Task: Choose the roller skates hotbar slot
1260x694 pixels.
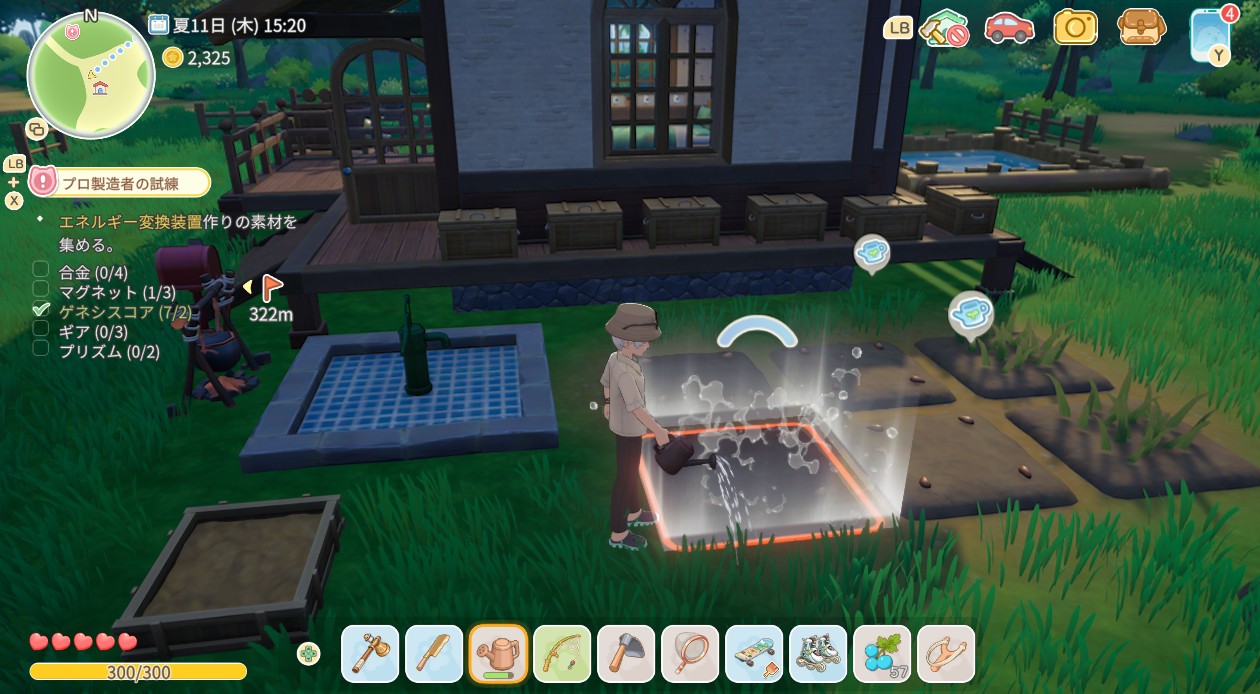Action: (818, 654)
